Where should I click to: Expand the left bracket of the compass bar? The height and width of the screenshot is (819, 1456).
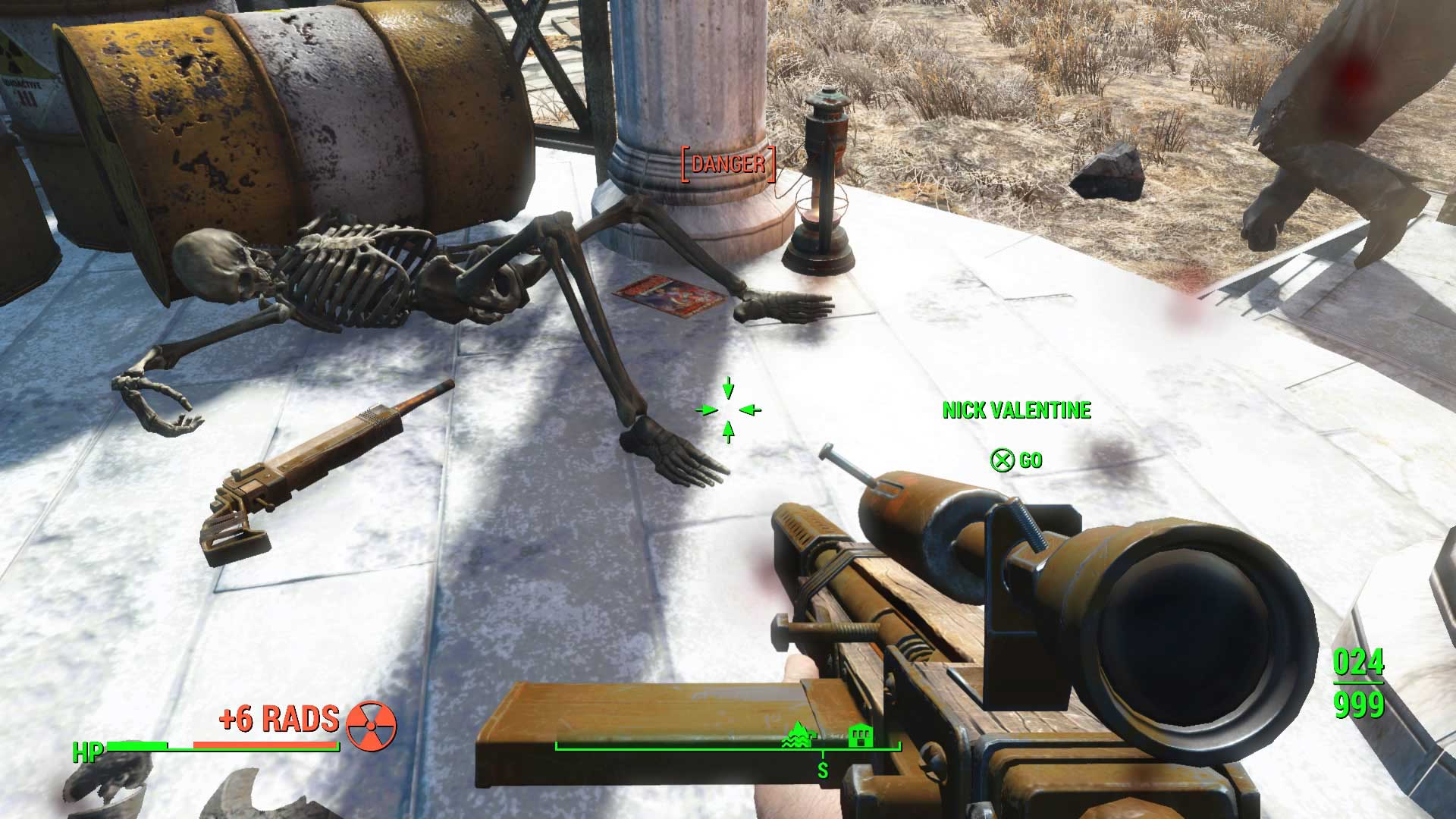click(554, 747)
